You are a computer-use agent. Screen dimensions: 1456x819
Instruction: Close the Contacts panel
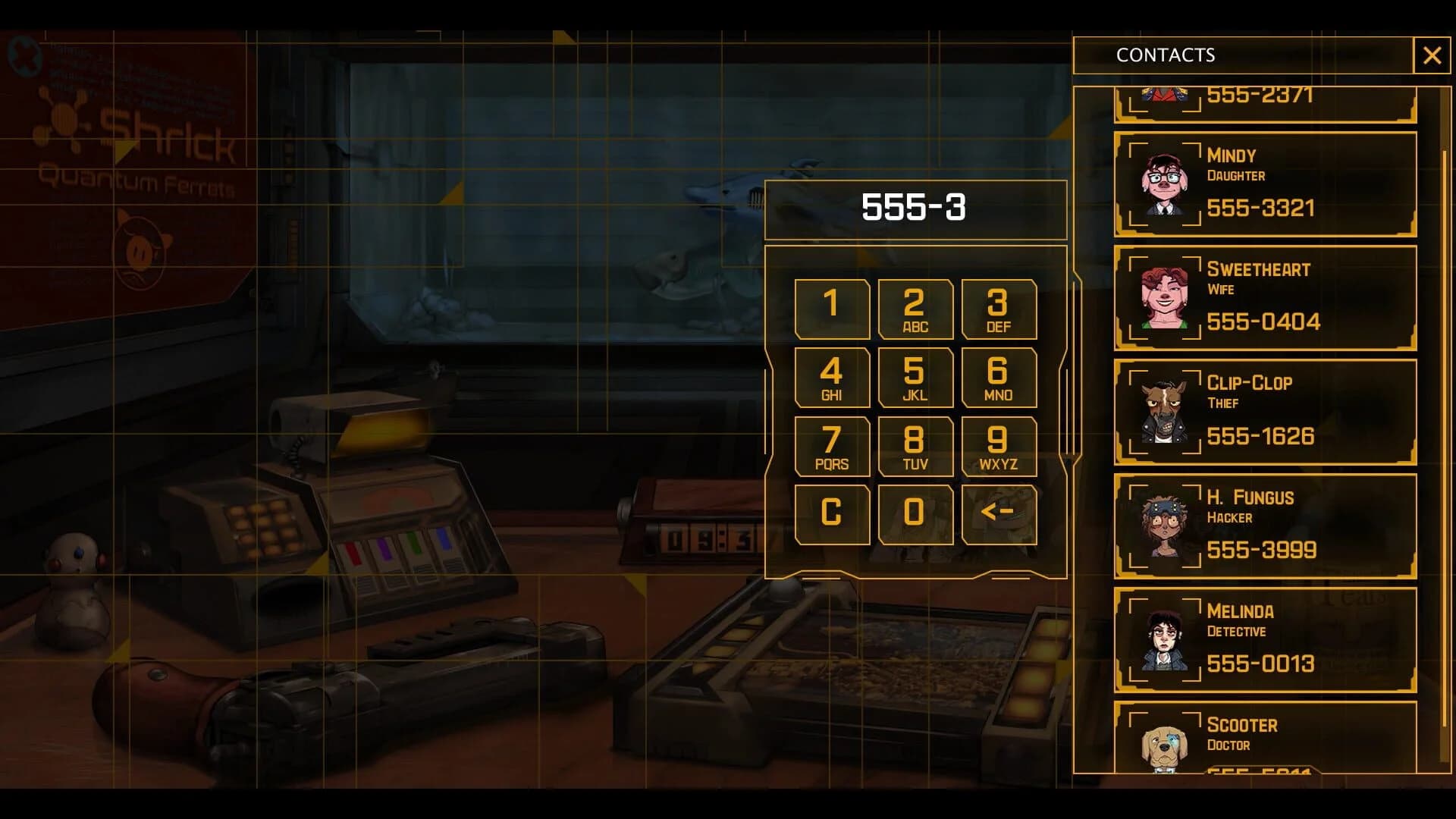tap(1432, 55)
